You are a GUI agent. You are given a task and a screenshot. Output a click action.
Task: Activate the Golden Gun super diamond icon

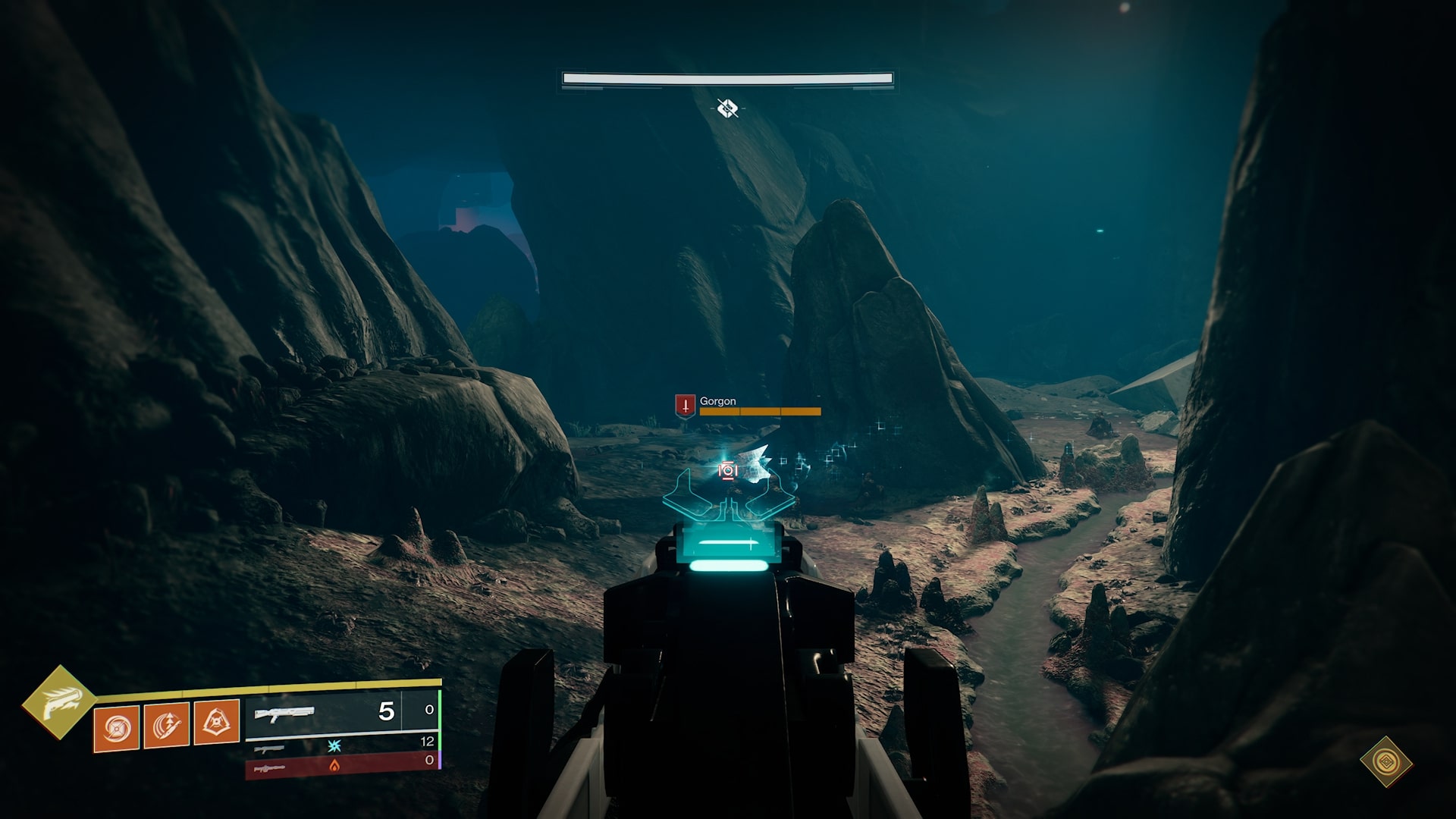coord(58,702)
